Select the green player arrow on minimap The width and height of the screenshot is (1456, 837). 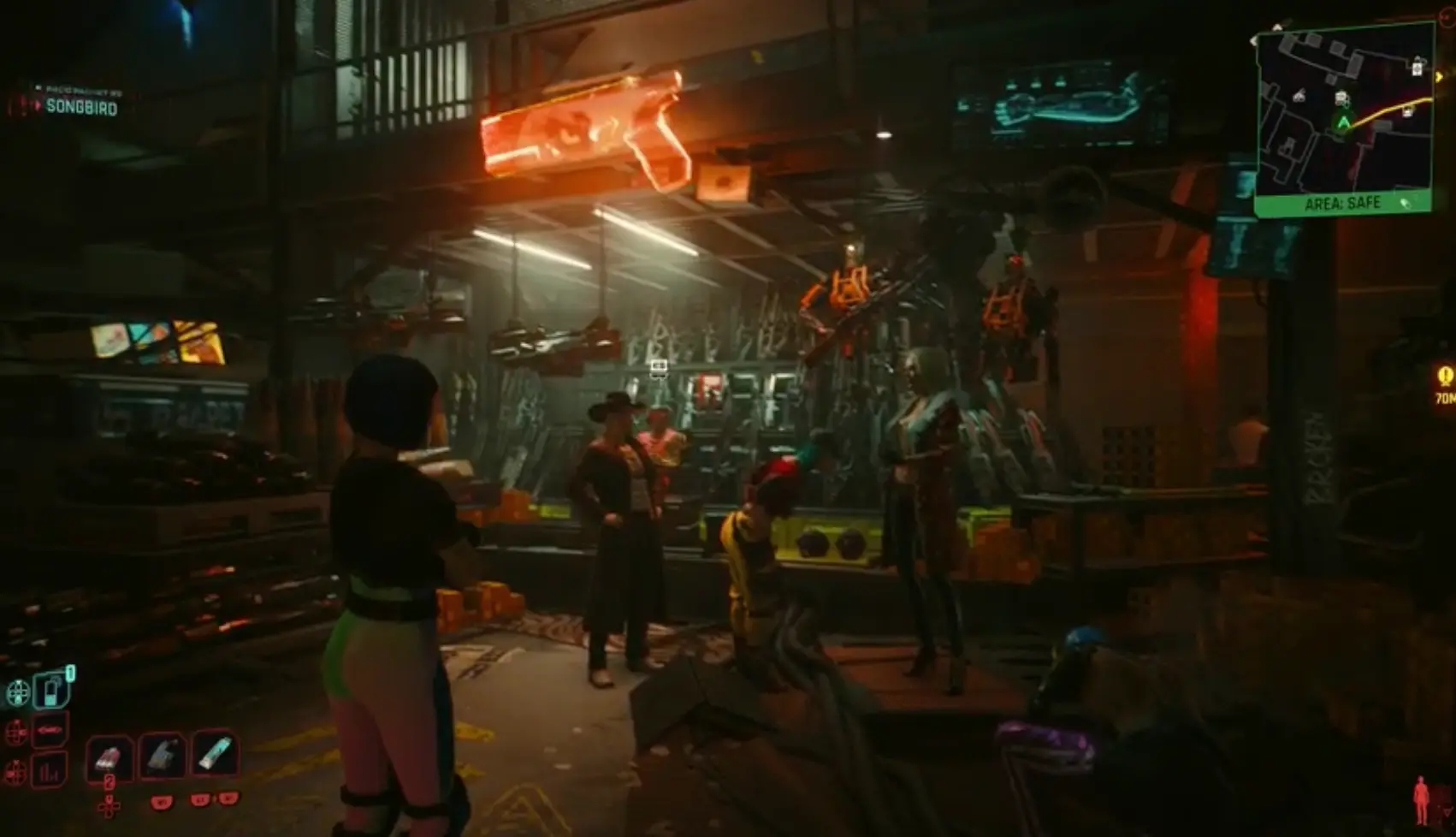click(1343, 123)
